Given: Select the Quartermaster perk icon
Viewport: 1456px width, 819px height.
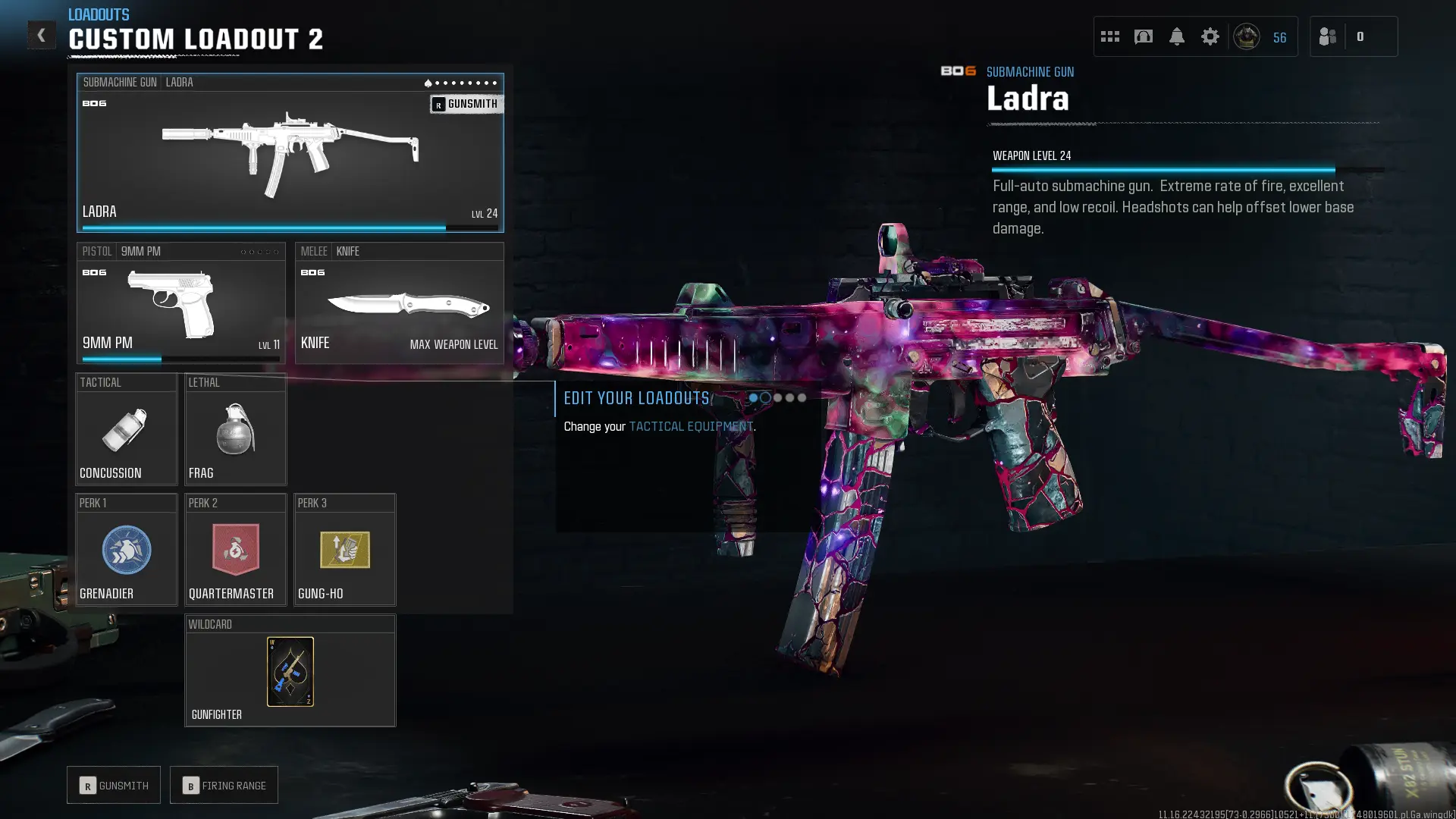Looking at the screenshot, I should [235, 550].
